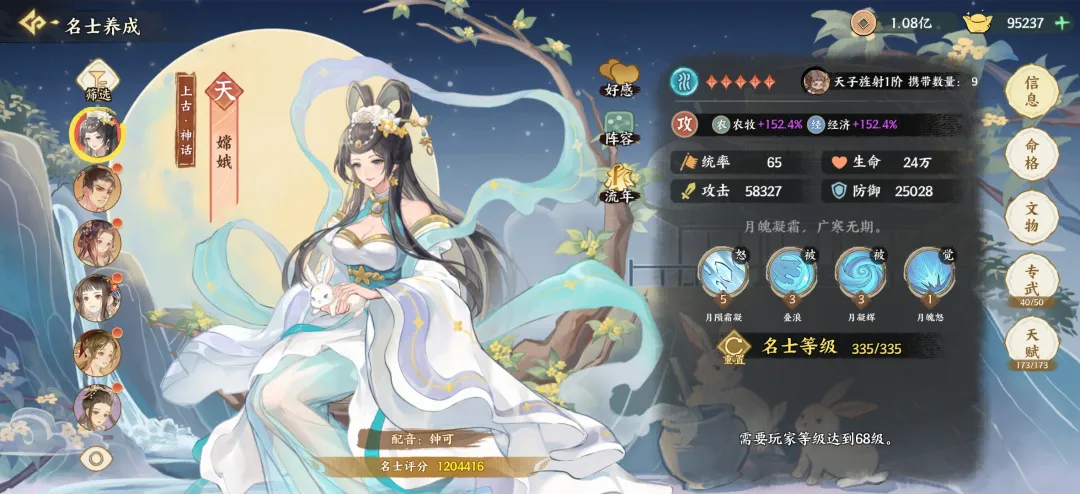
Task: Switch to the 专武 tab
Action: pyautogui.click(x=1033, y=279)
